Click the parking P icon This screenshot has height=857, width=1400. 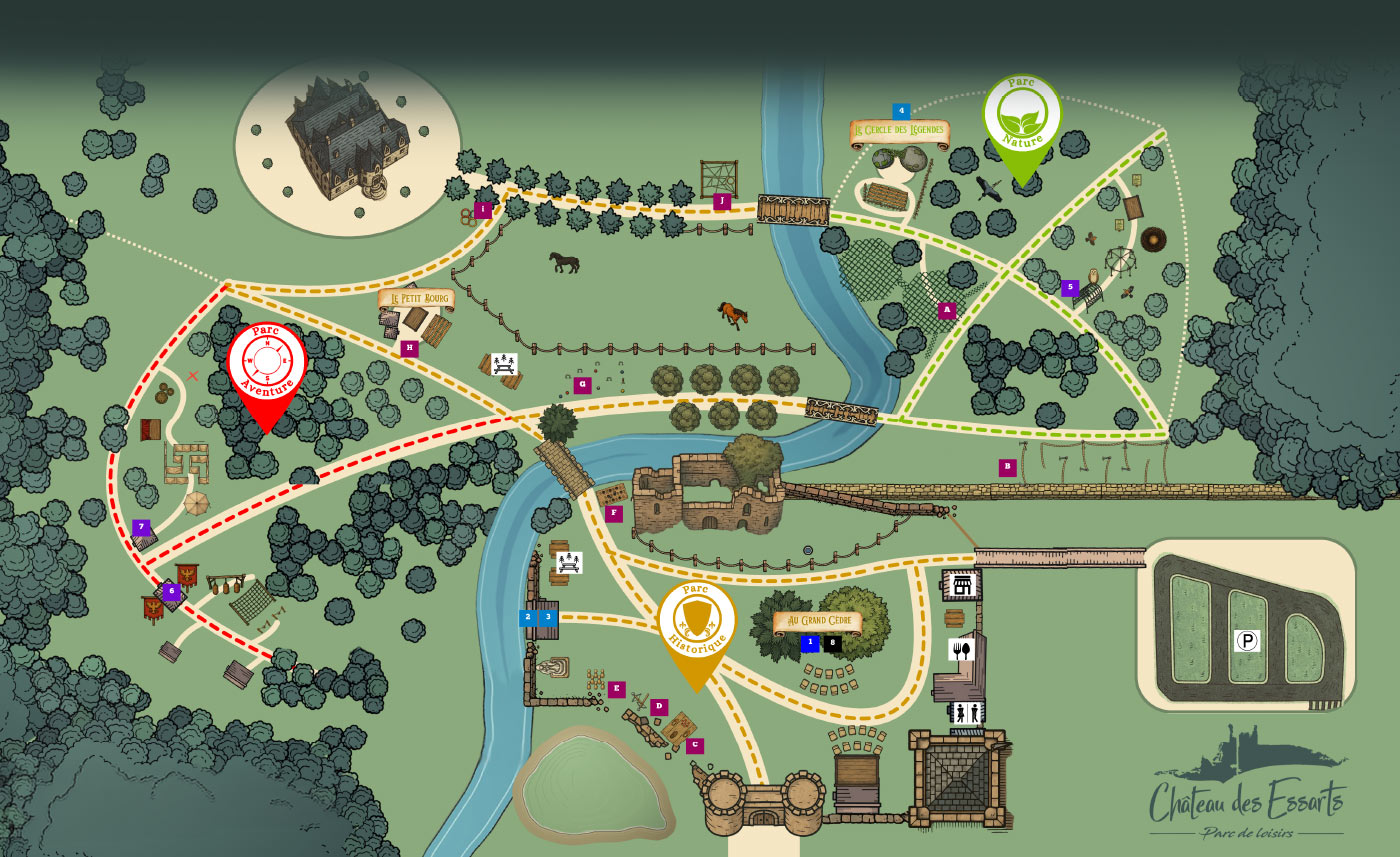click(x=1246, y=641)
